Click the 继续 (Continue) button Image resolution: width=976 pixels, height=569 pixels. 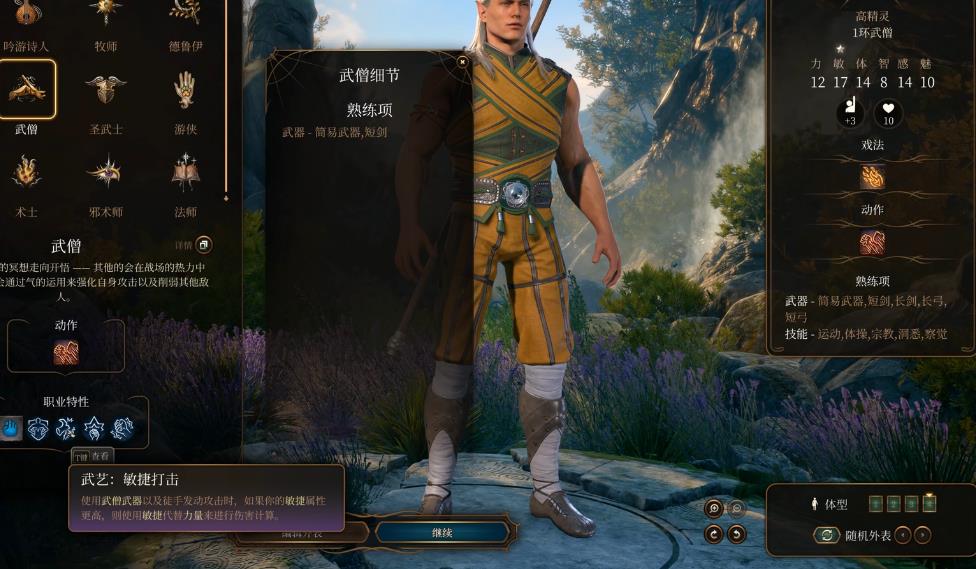click(x=442, y=533)
